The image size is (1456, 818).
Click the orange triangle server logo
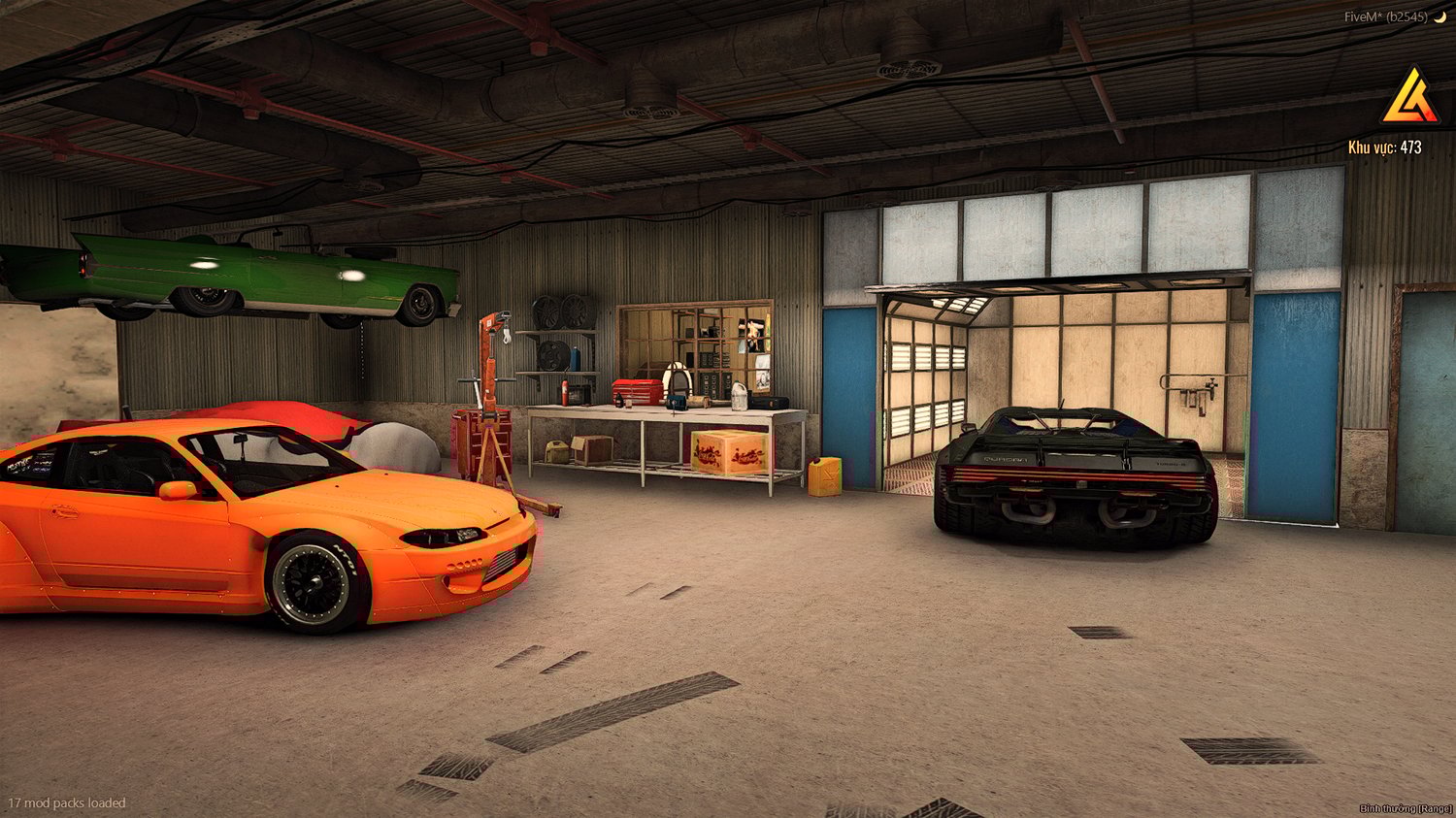click(1409, 99)
